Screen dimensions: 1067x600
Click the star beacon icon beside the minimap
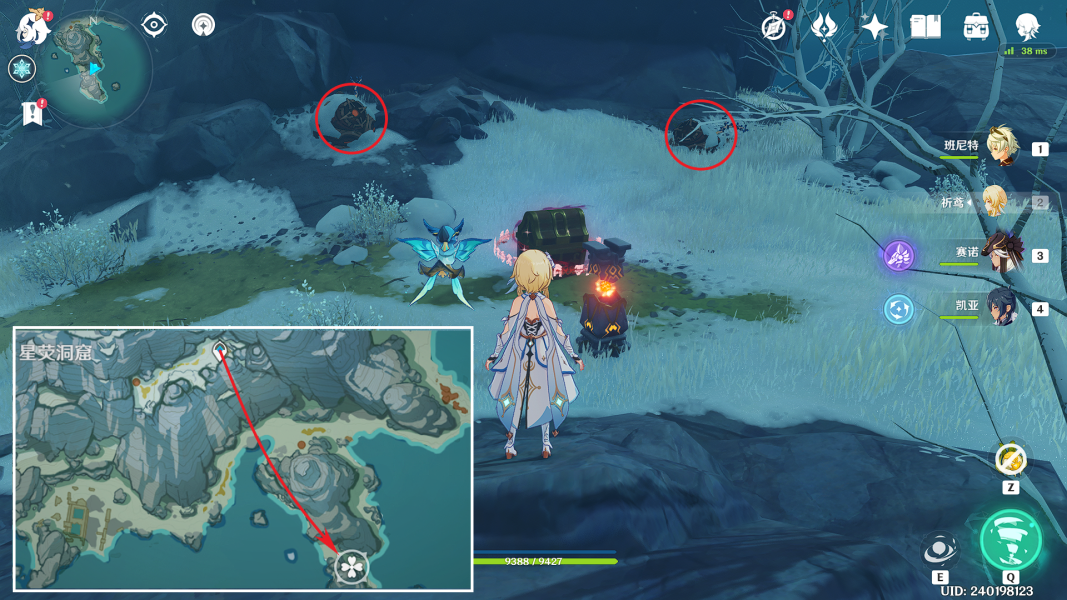click(204, 24)
